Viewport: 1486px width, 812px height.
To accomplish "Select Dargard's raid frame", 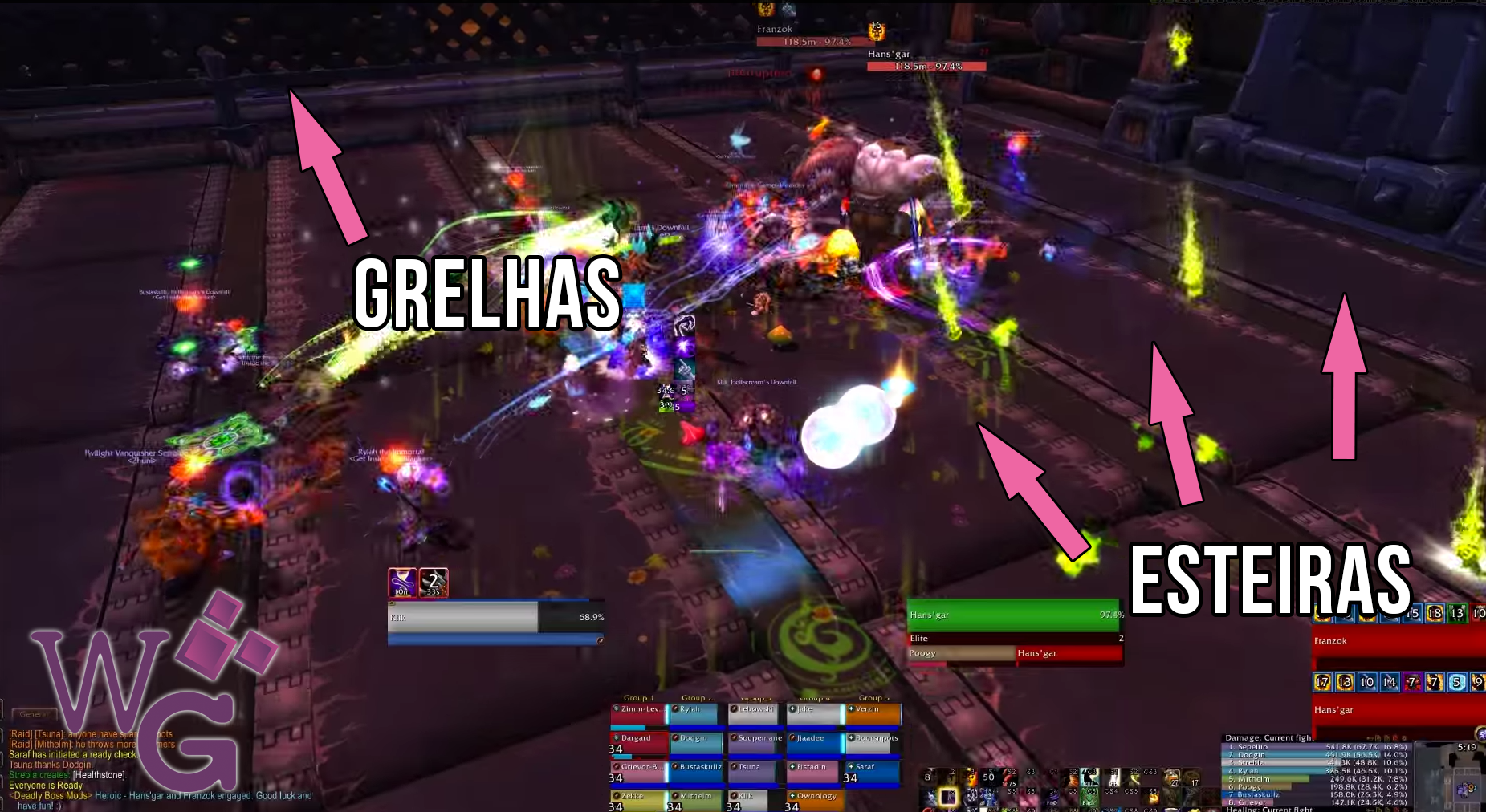I will pos(639,744).
